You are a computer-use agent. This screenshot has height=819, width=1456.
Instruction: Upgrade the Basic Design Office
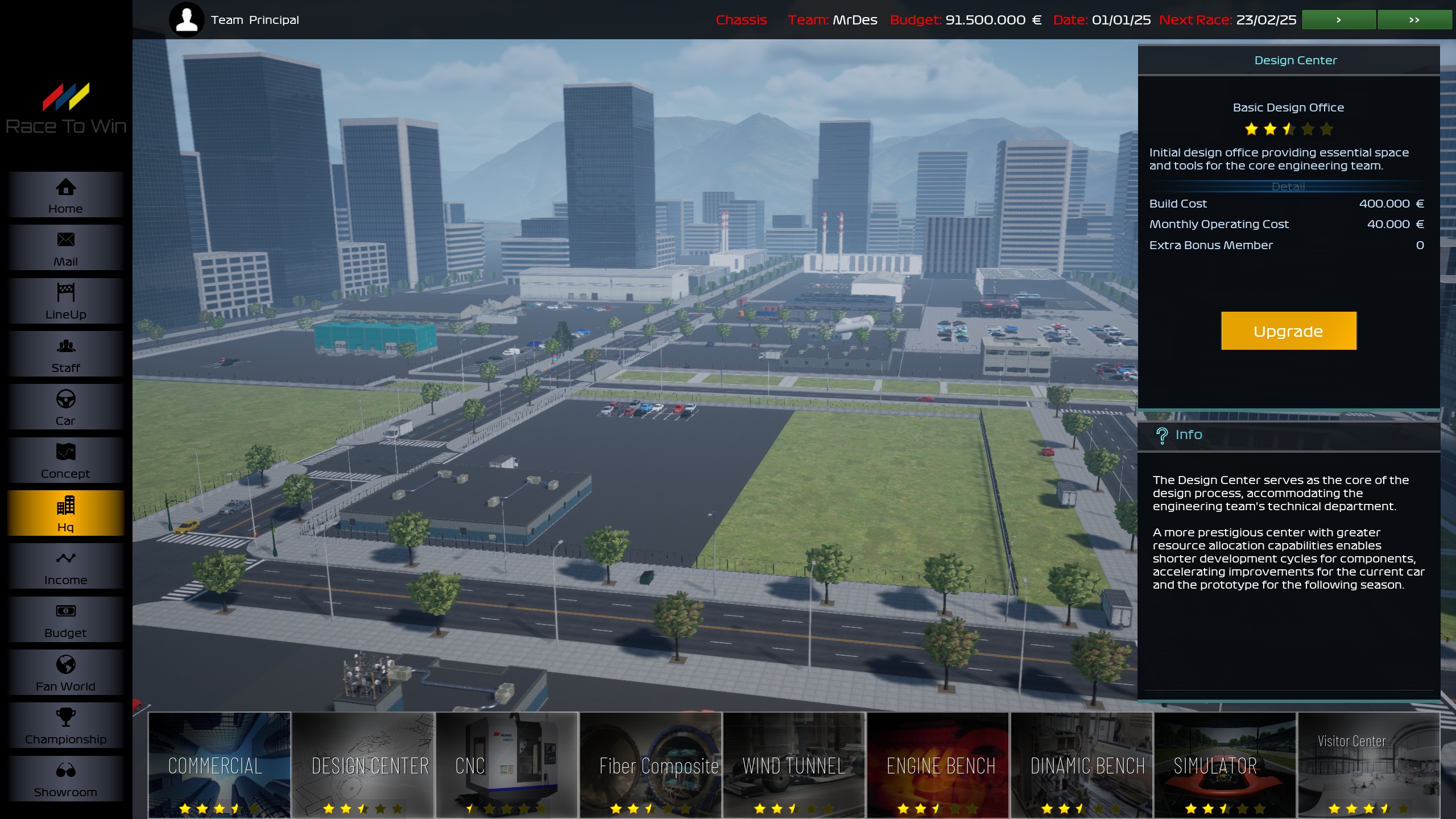[x=1288, y=331]
